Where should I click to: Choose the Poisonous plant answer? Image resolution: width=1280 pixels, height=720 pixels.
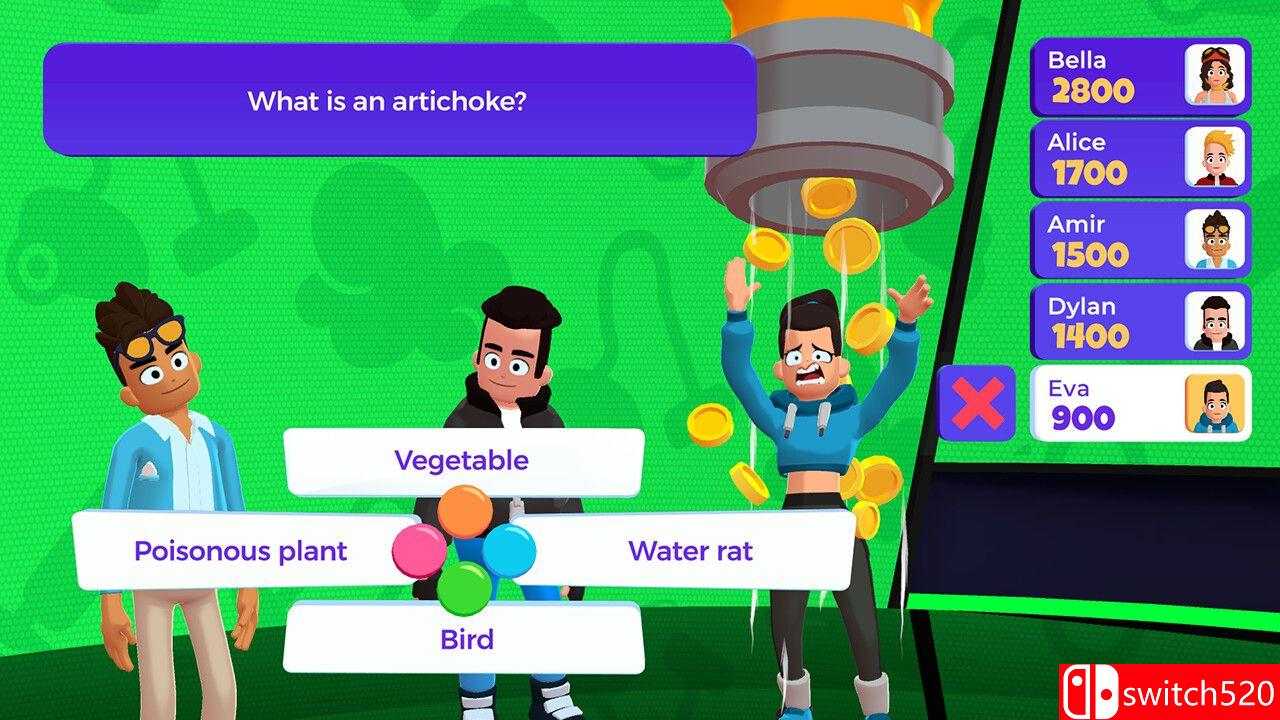(240, 550)
